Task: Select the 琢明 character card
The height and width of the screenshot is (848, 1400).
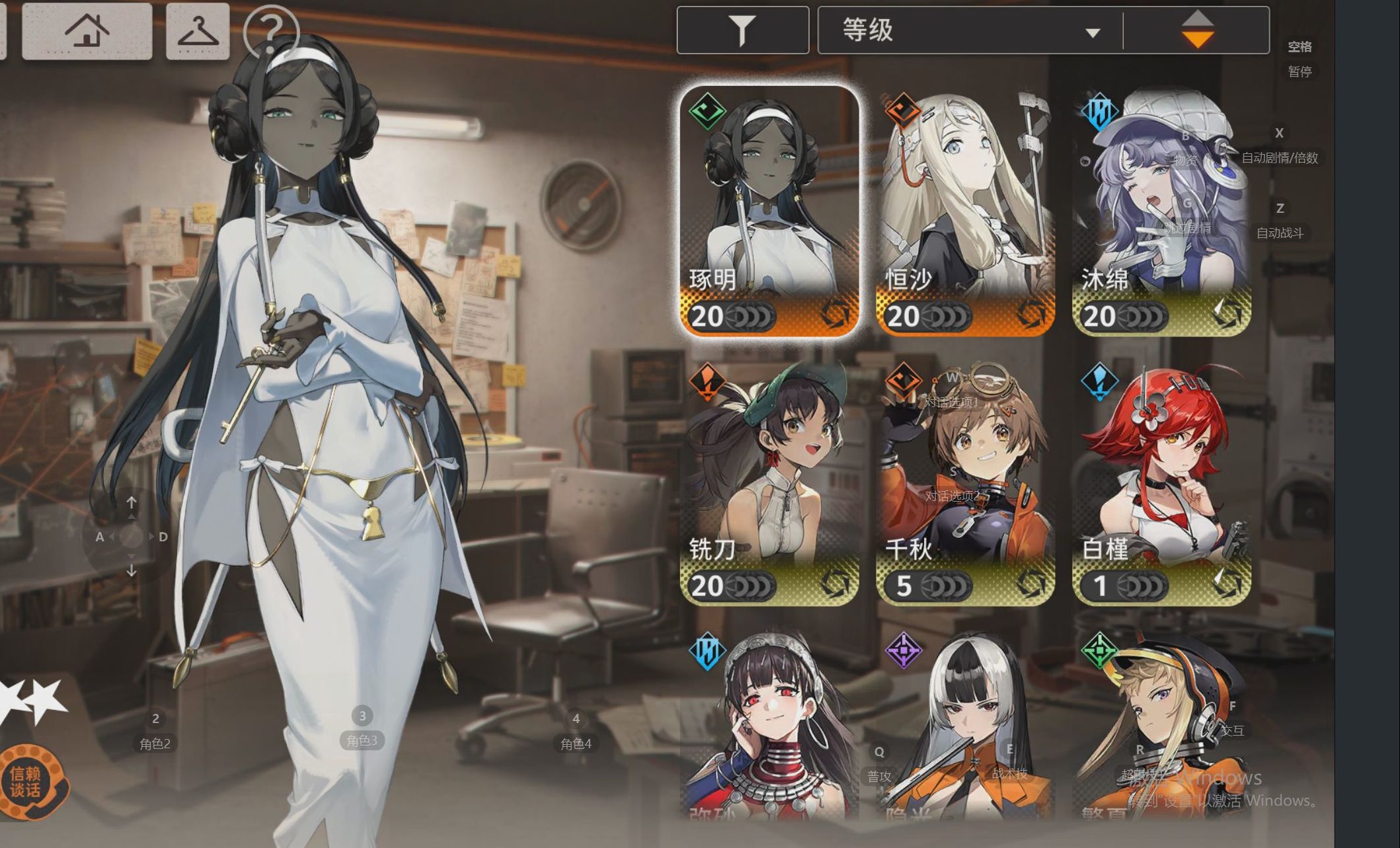Action: click(769, 212)
